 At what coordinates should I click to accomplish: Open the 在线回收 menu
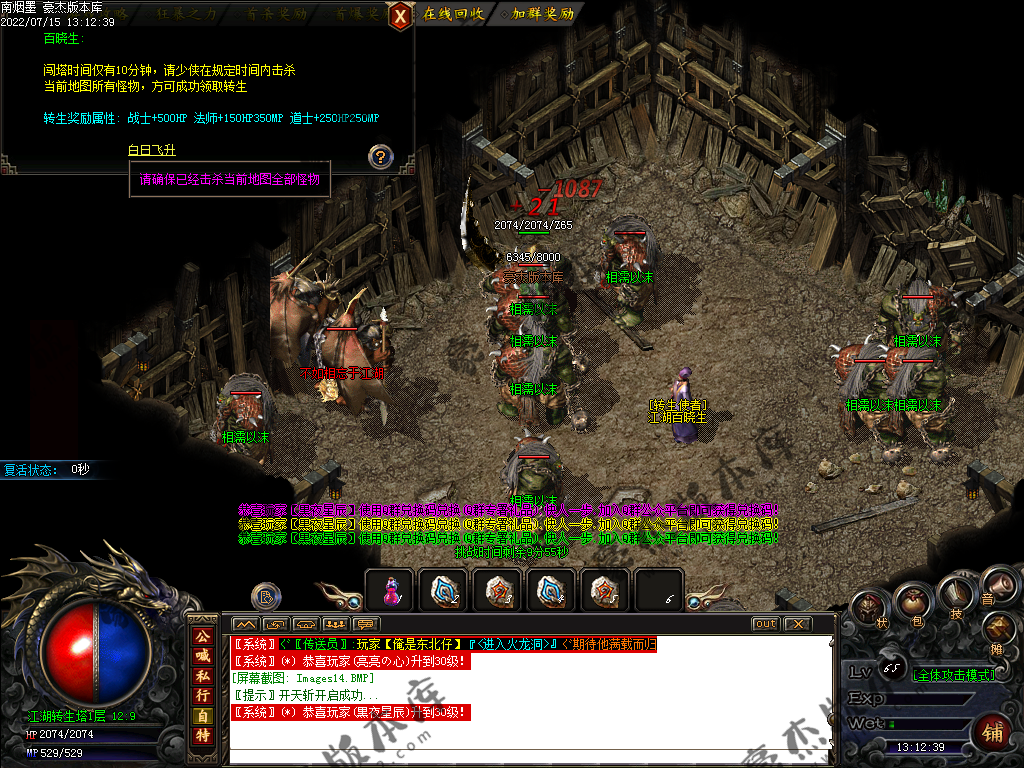click(x=452, y=14)
